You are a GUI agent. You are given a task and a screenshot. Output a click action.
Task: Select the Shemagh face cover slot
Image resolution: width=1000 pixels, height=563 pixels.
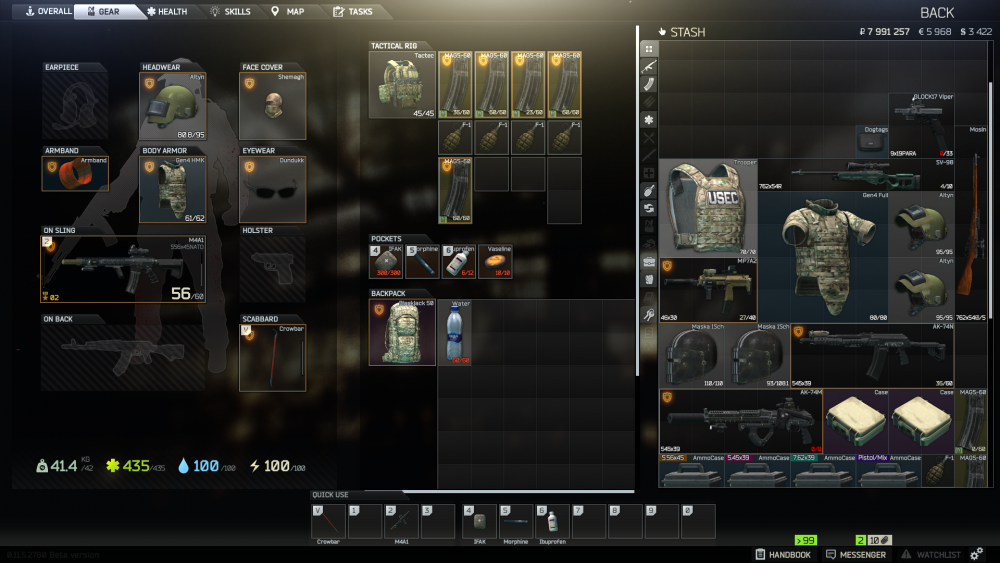coord(272,106)
